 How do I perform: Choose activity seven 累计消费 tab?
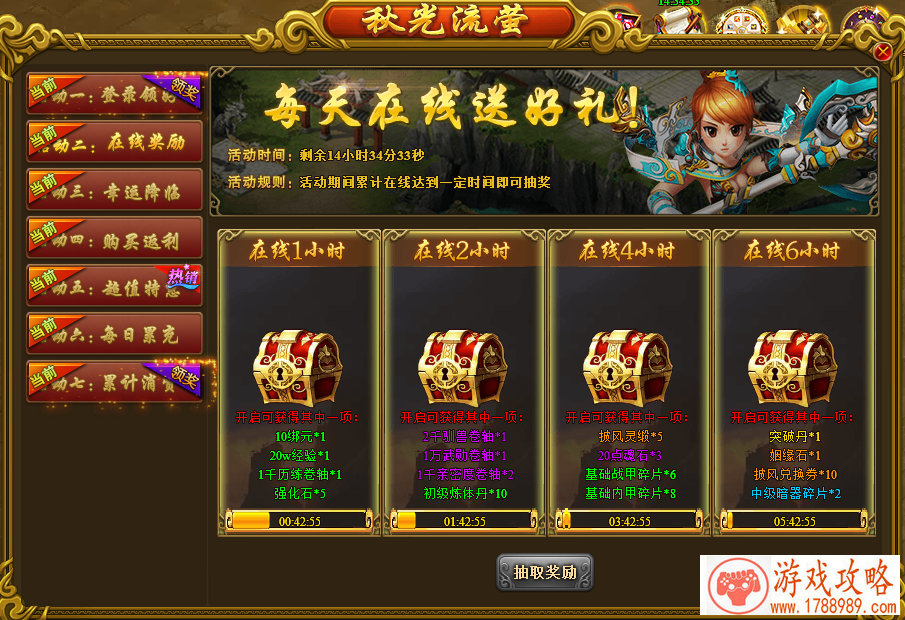(x=115, y=381)
